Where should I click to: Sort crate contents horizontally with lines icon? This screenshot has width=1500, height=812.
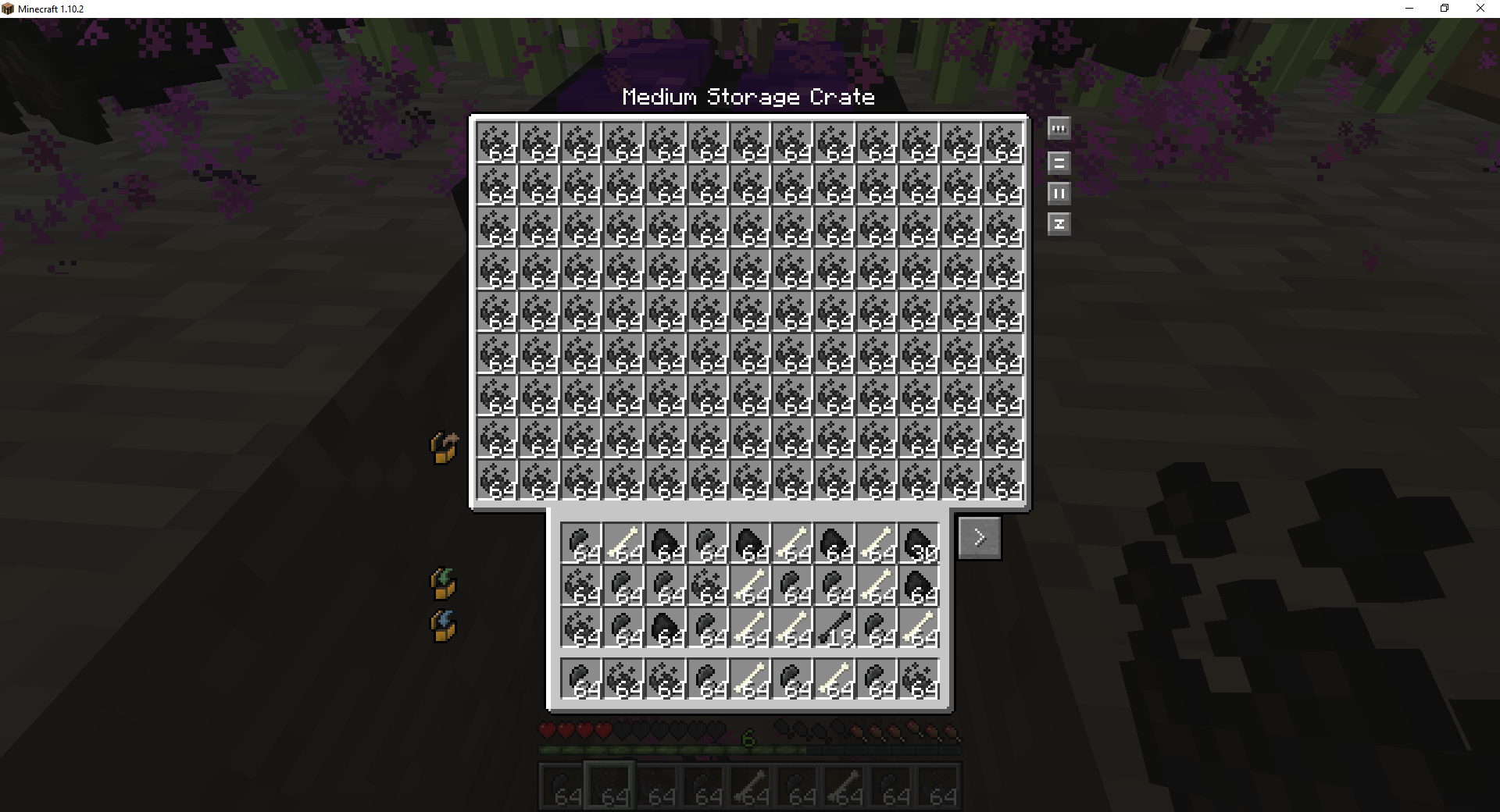(1059, 162)
